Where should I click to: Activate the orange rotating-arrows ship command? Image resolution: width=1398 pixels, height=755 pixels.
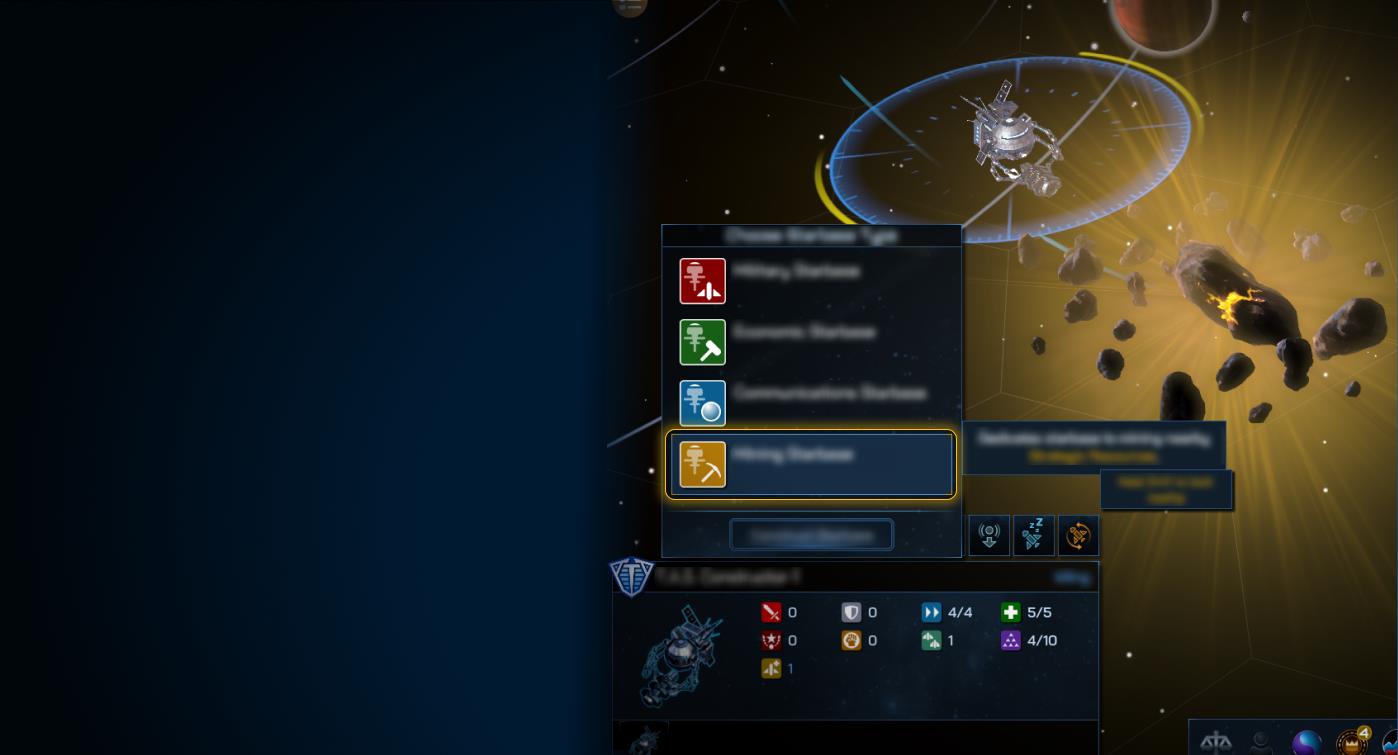tap(1078, 535)
